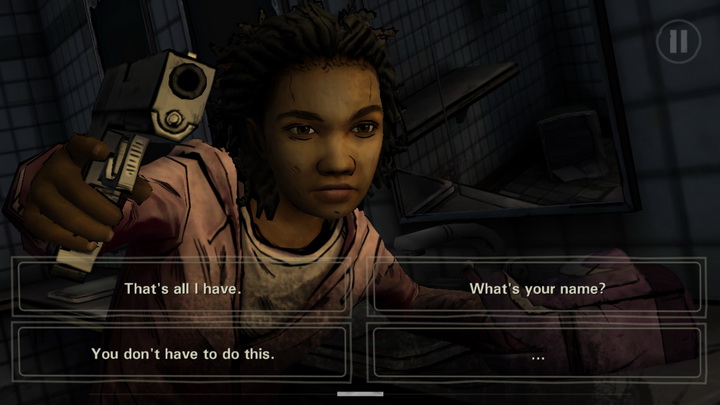
Task: Pause the game with the pause button
Action: tap(678, 41)
